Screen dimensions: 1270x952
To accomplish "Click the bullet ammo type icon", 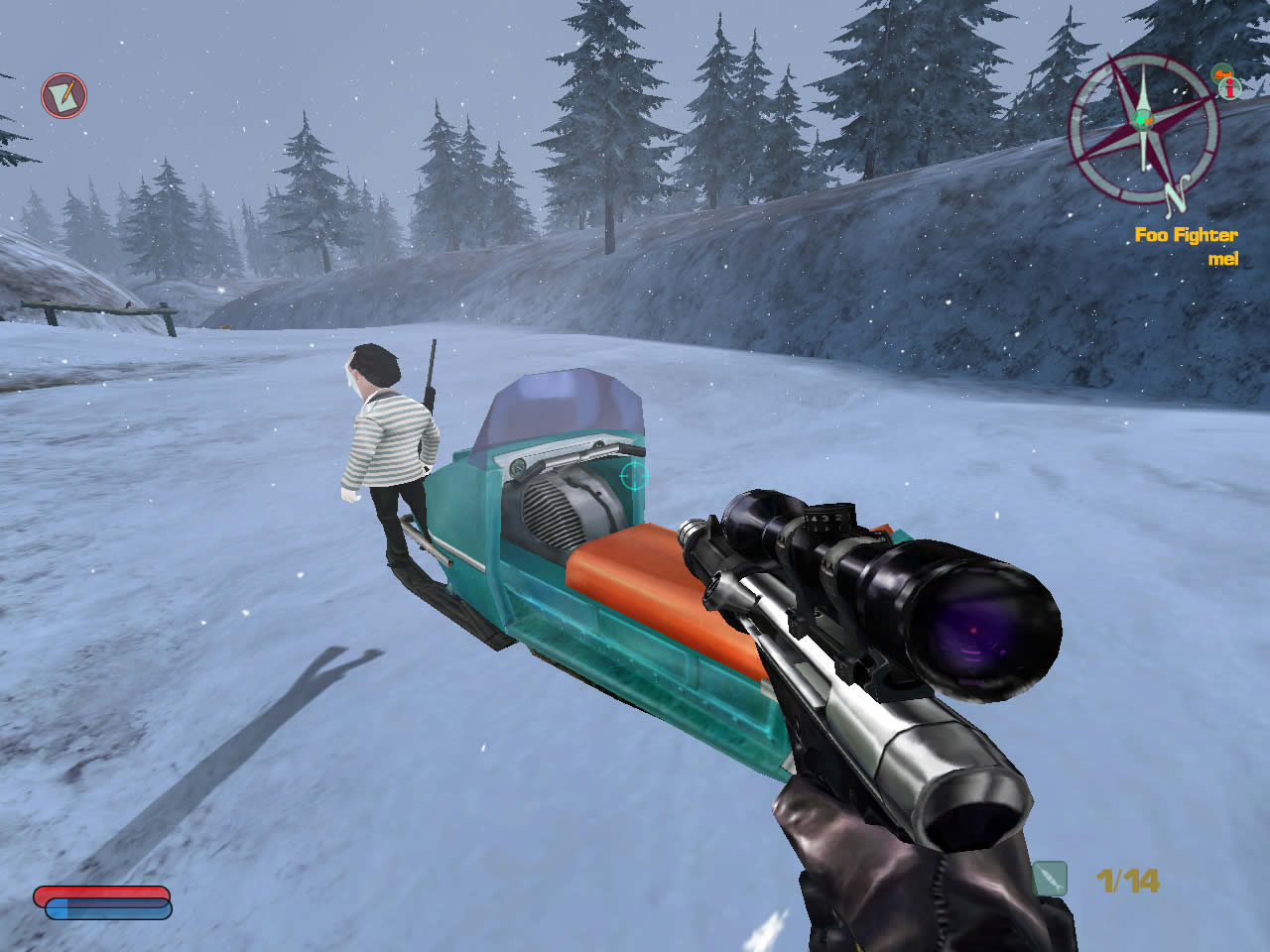I will 1050,879.
